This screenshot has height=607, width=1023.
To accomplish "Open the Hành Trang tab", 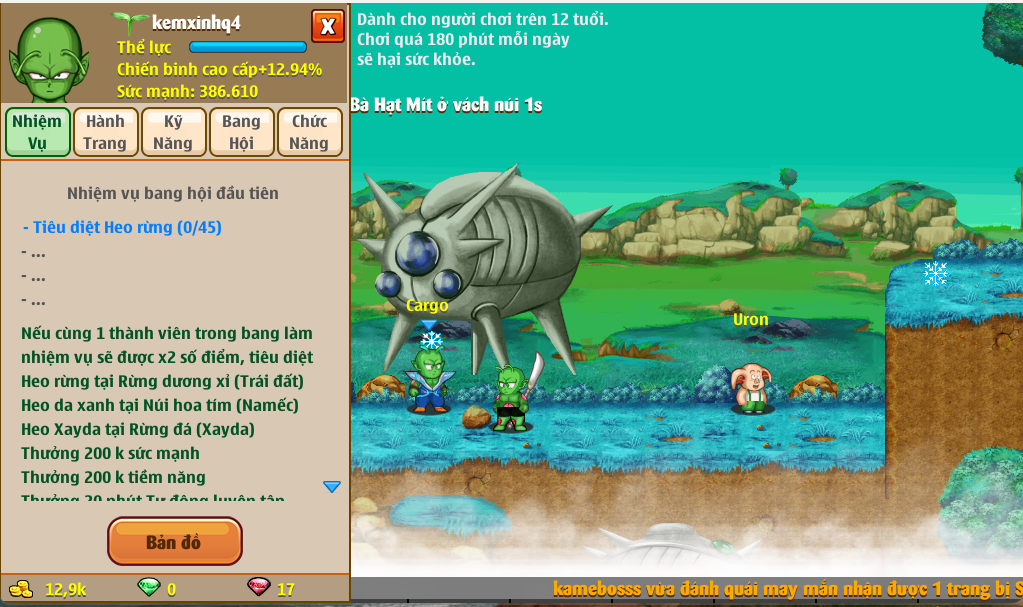I will point(105,132).
